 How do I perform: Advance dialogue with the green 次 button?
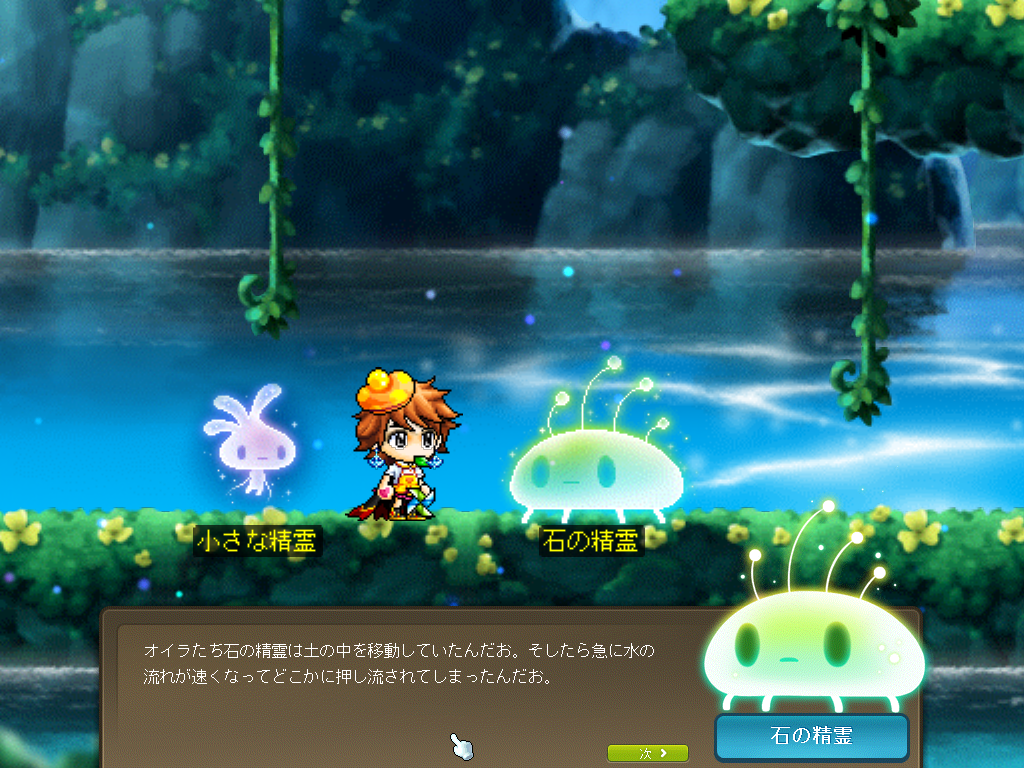(x=647, y=753)
